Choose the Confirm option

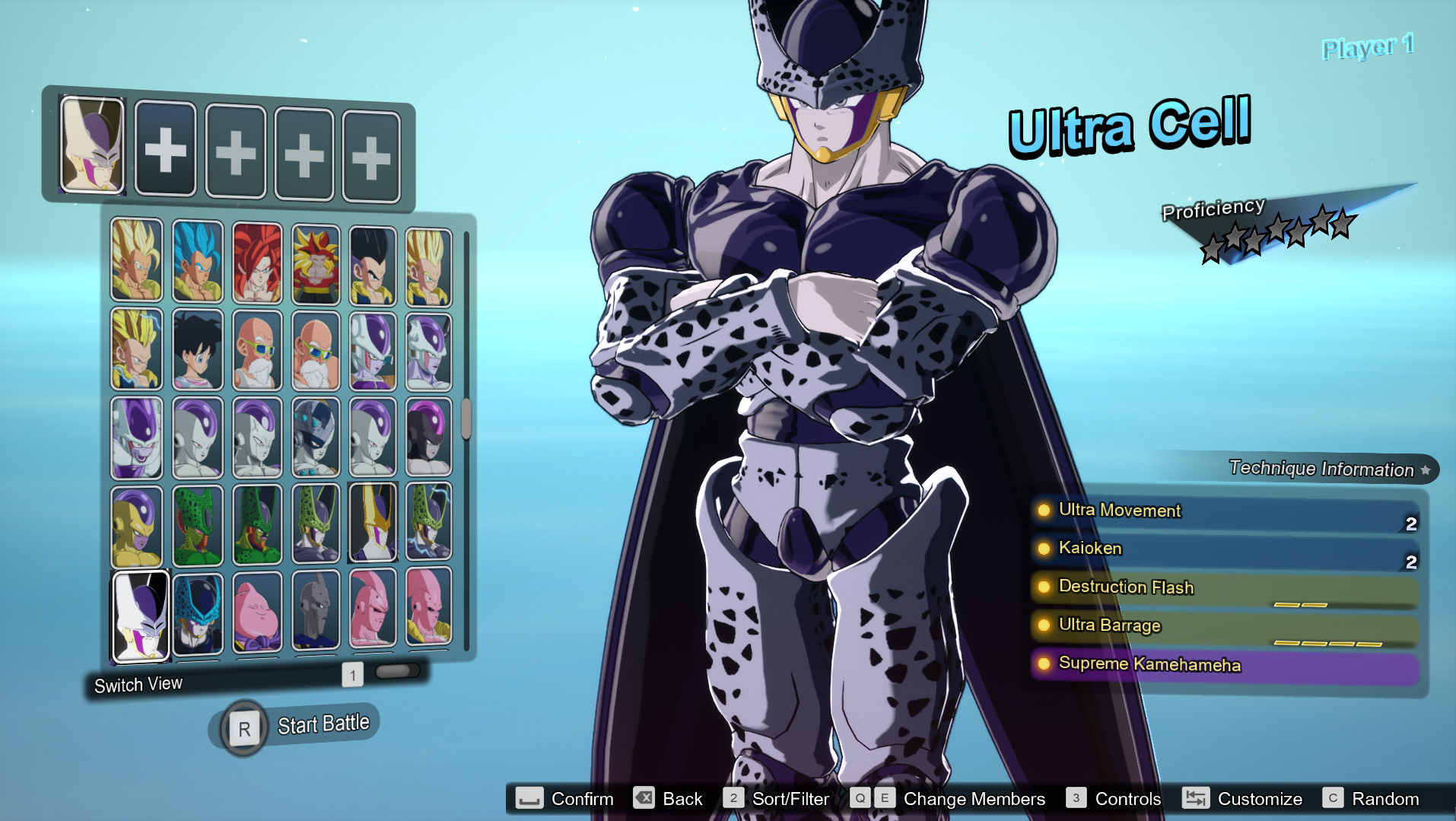pos(565,798)
